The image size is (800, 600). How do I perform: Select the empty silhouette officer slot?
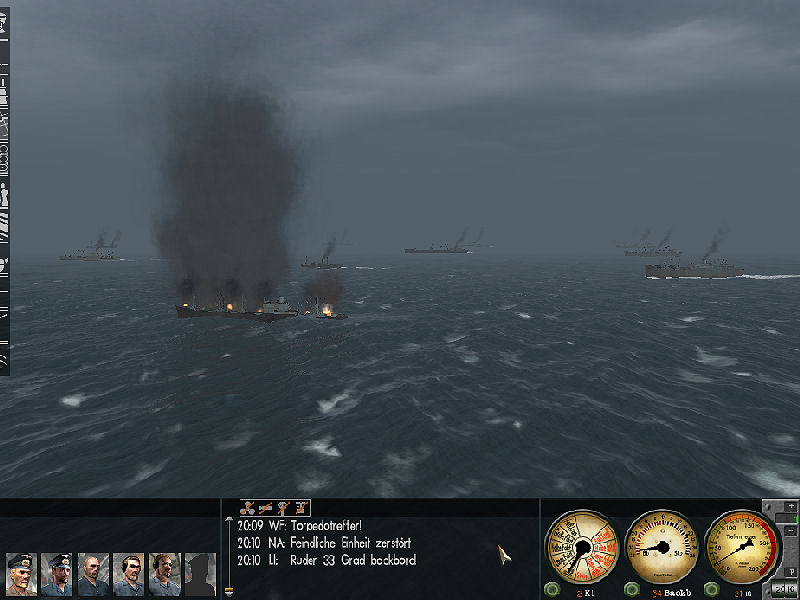(x=200, y=575)
